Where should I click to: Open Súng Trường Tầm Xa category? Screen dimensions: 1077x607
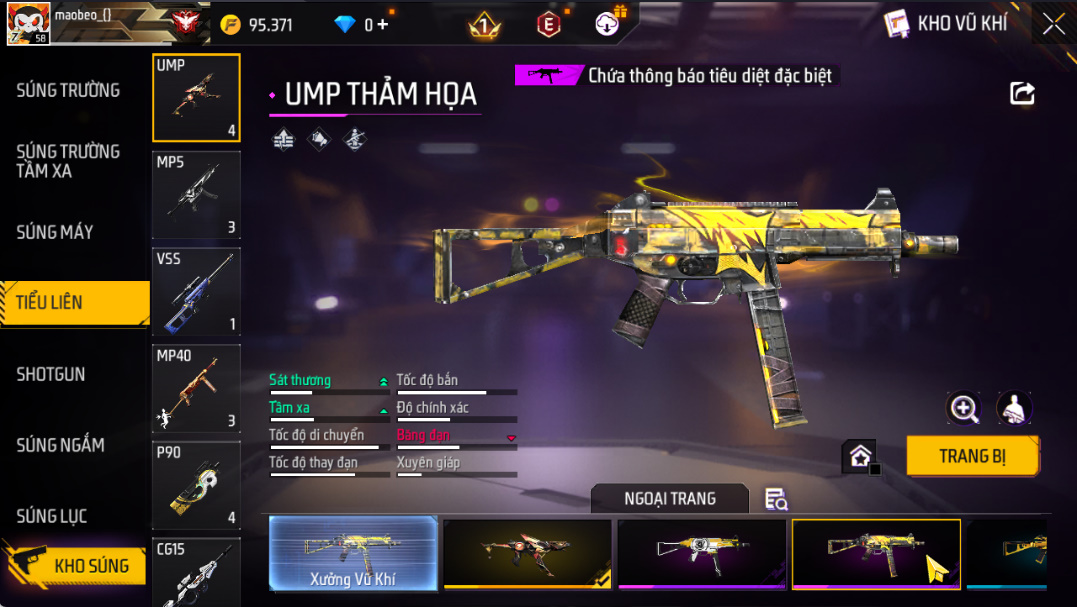coord(68,161)
